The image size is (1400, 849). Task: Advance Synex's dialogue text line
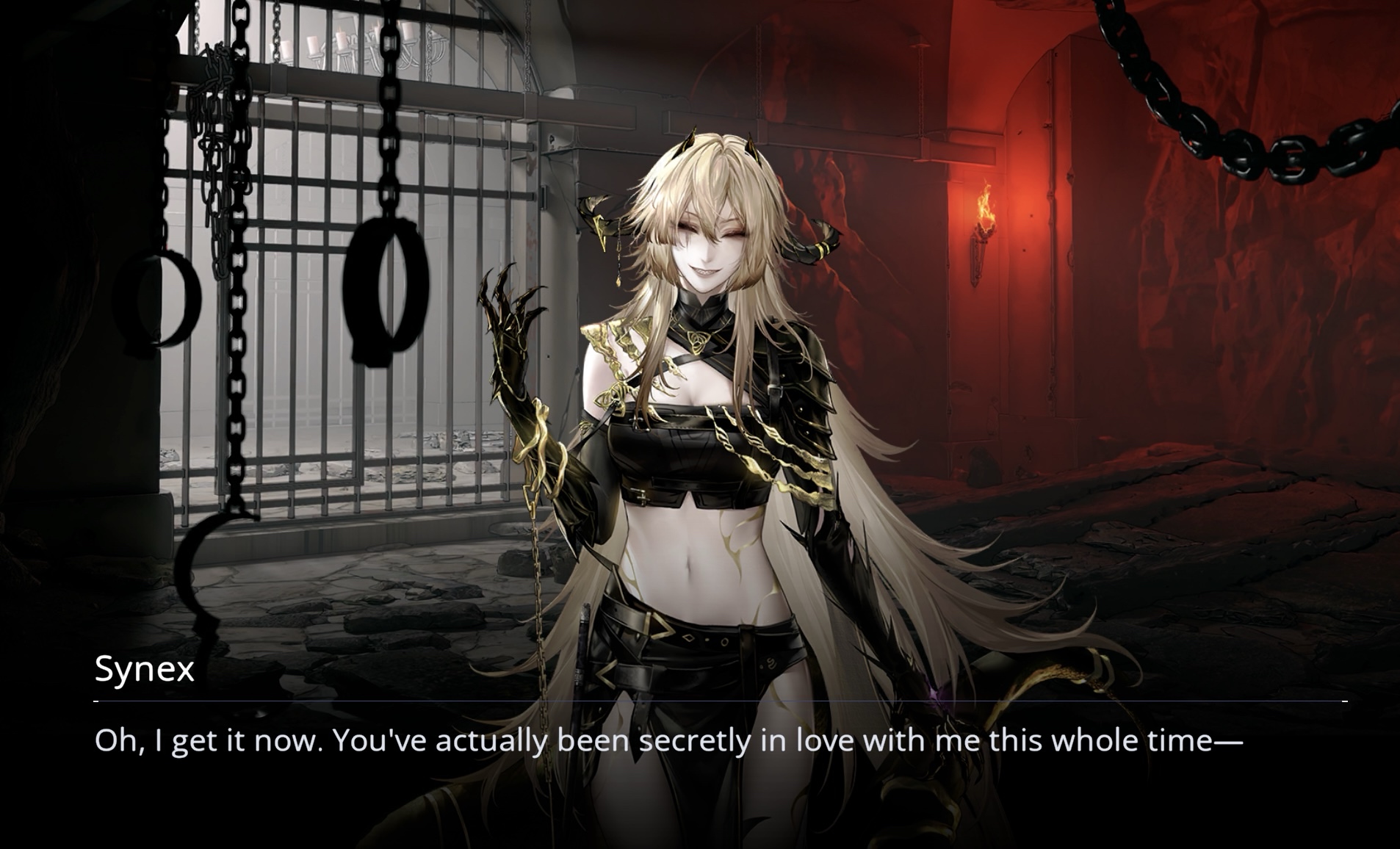668,740
